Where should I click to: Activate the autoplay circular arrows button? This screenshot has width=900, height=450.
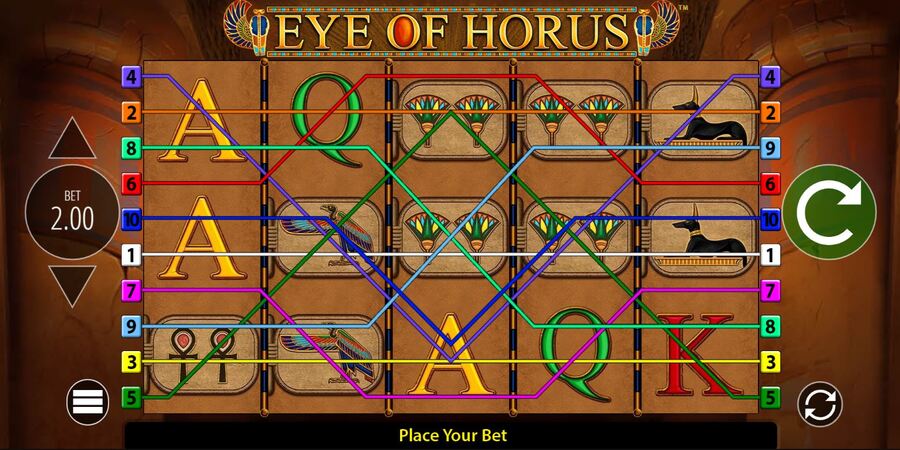(819, 404)
